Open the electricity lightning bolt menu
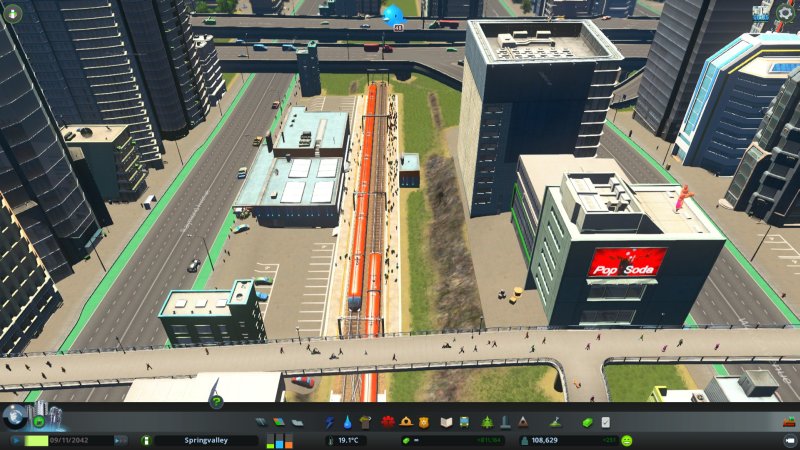Image resolution: width=800 pixels, height=450 pixels. click(331, 422)
